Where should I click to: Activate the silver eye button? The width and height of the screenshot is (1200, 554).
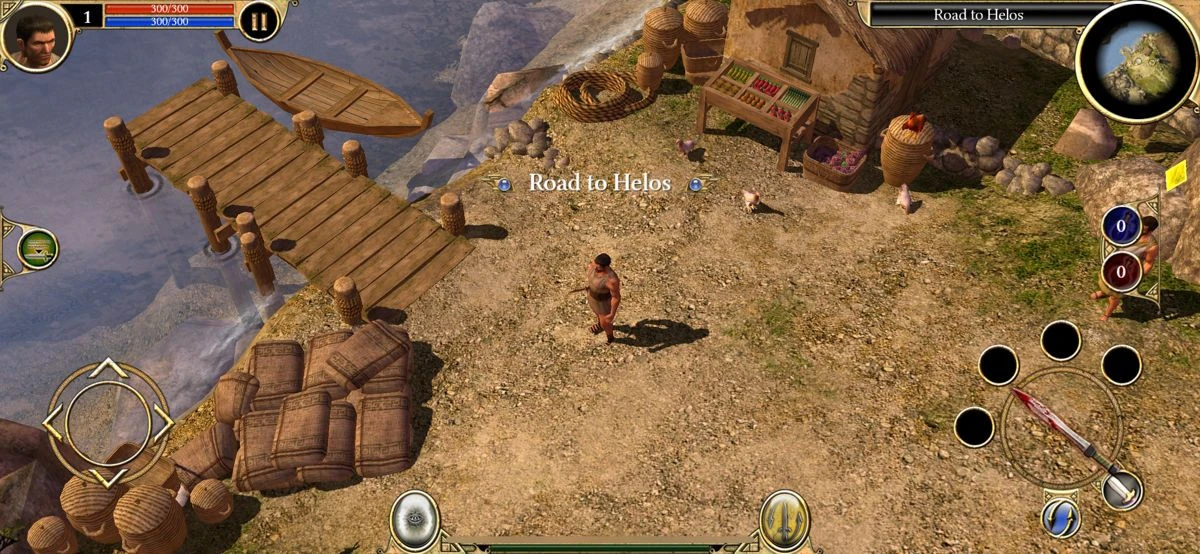(414, 520)
